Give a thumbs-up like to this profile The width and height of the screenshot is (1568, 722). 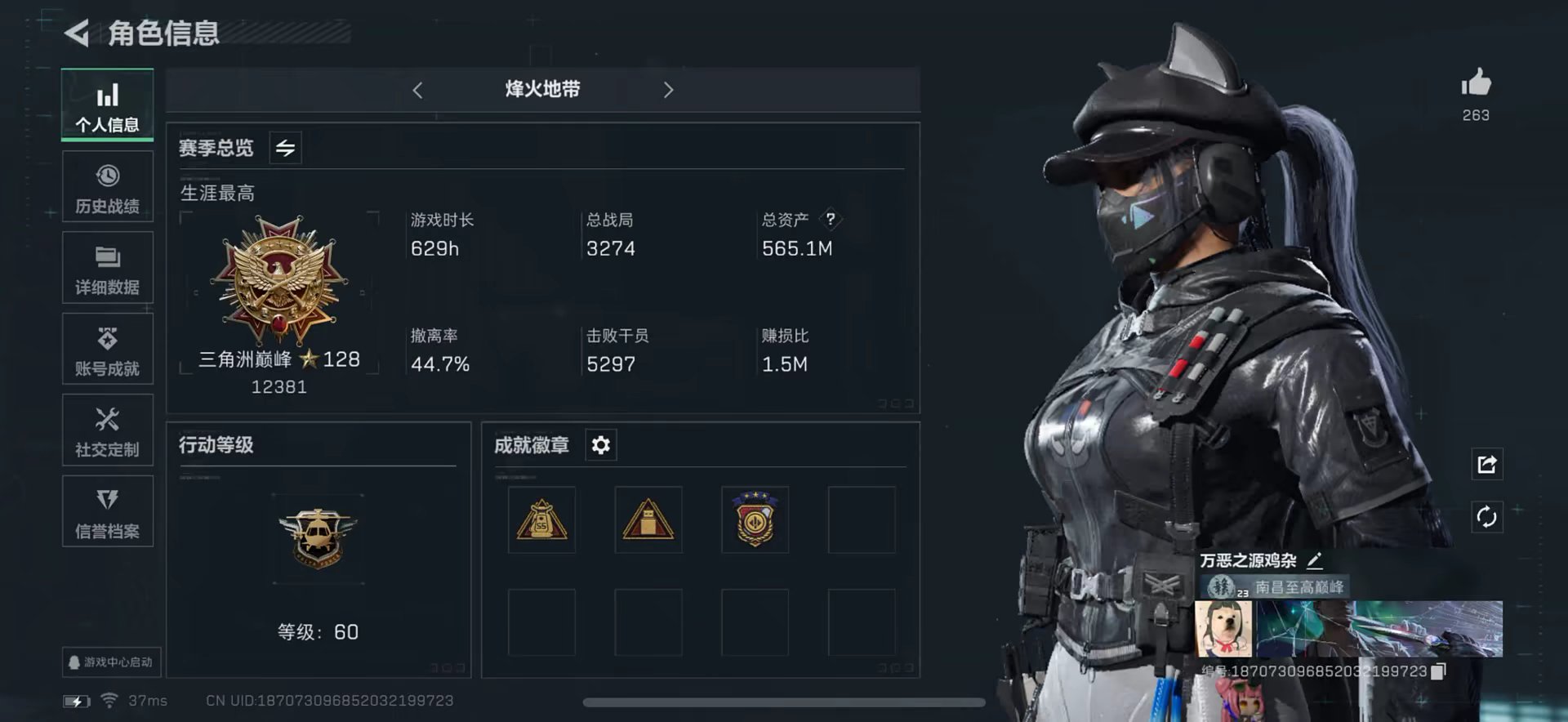click(x=1476, y=84)
